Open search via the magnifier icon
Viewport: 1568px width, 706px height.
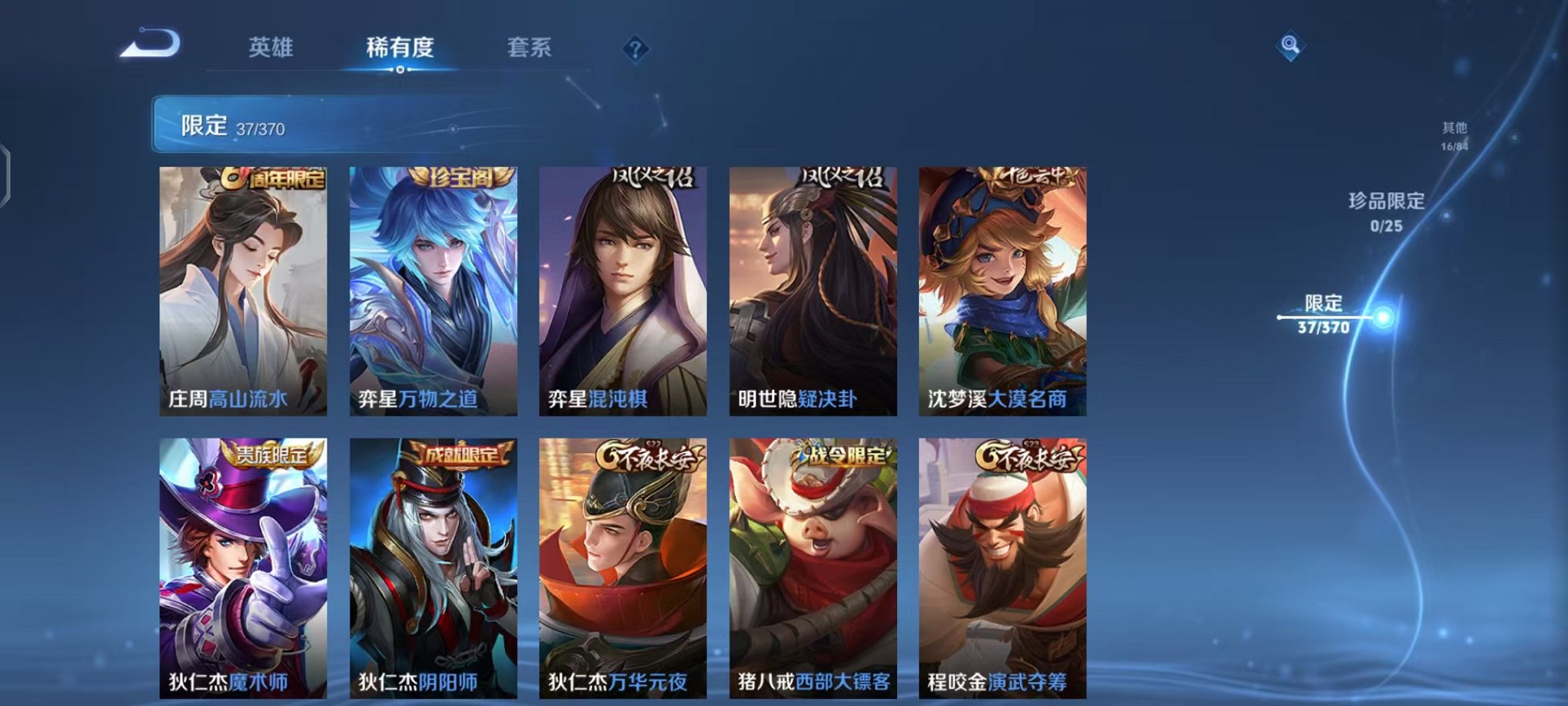point(1290,45)
